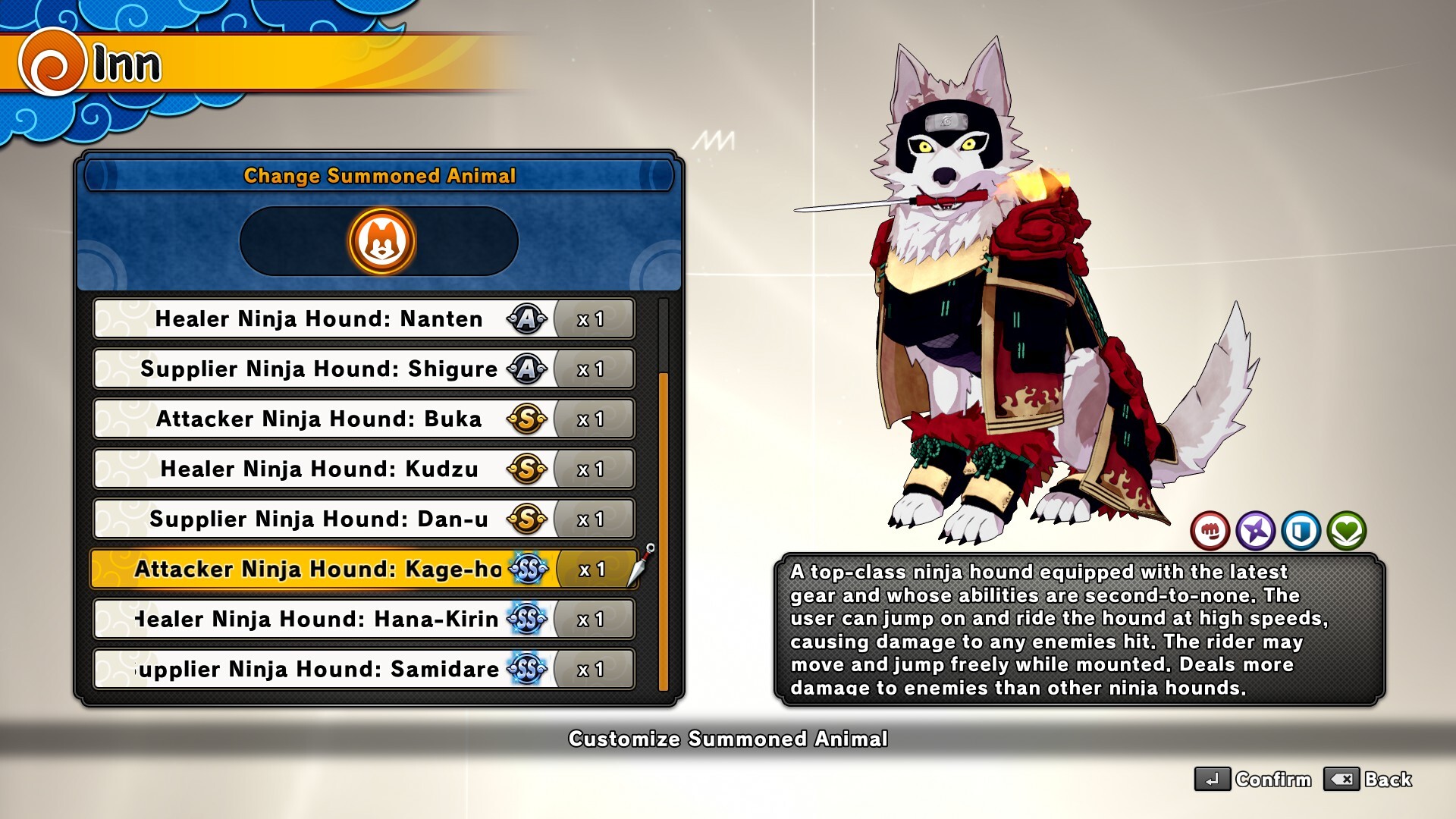Confirm the summoned animal selection
This screenshot has height=819, width=1456.
[x=1253, y=780]
